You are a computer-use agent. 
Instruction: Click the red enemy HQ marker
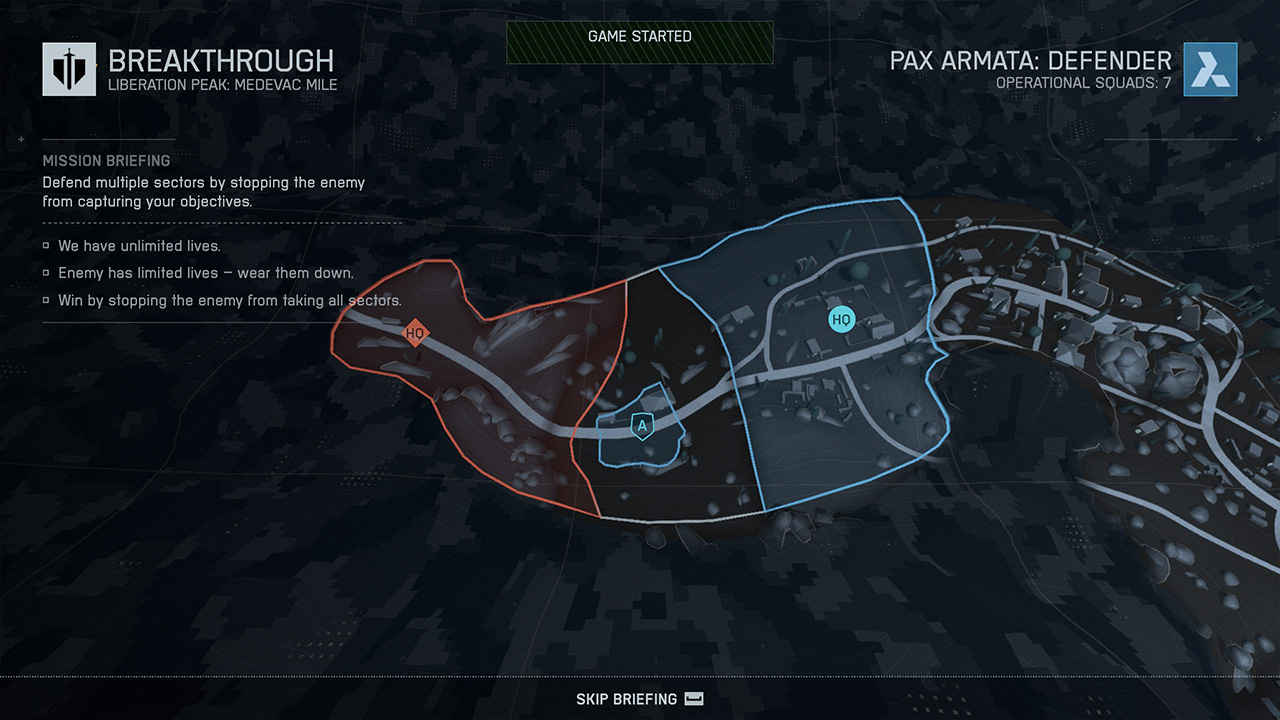point(414,333)
